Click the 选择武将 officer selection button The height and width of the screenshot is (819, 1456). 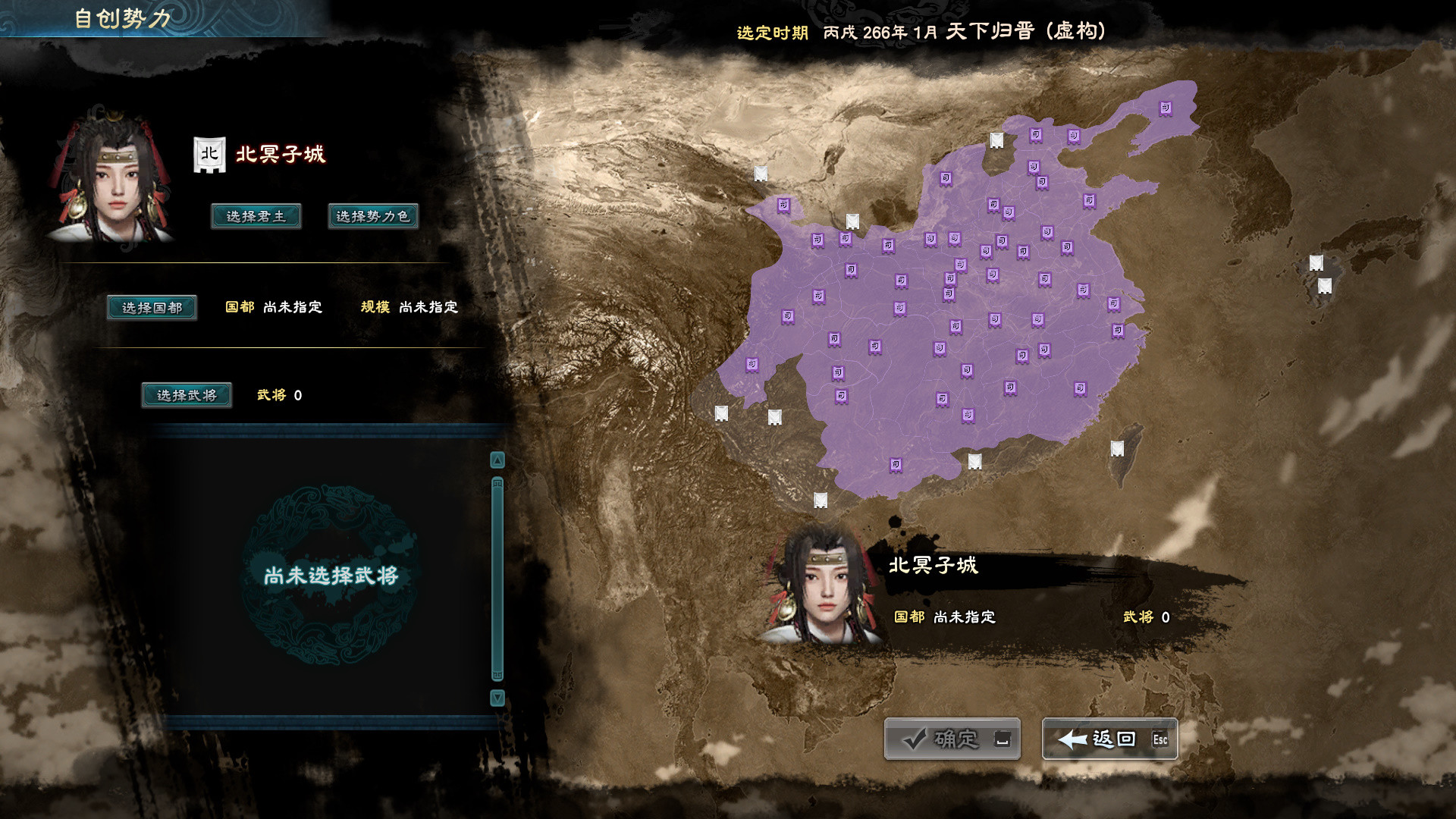point(187,396)
